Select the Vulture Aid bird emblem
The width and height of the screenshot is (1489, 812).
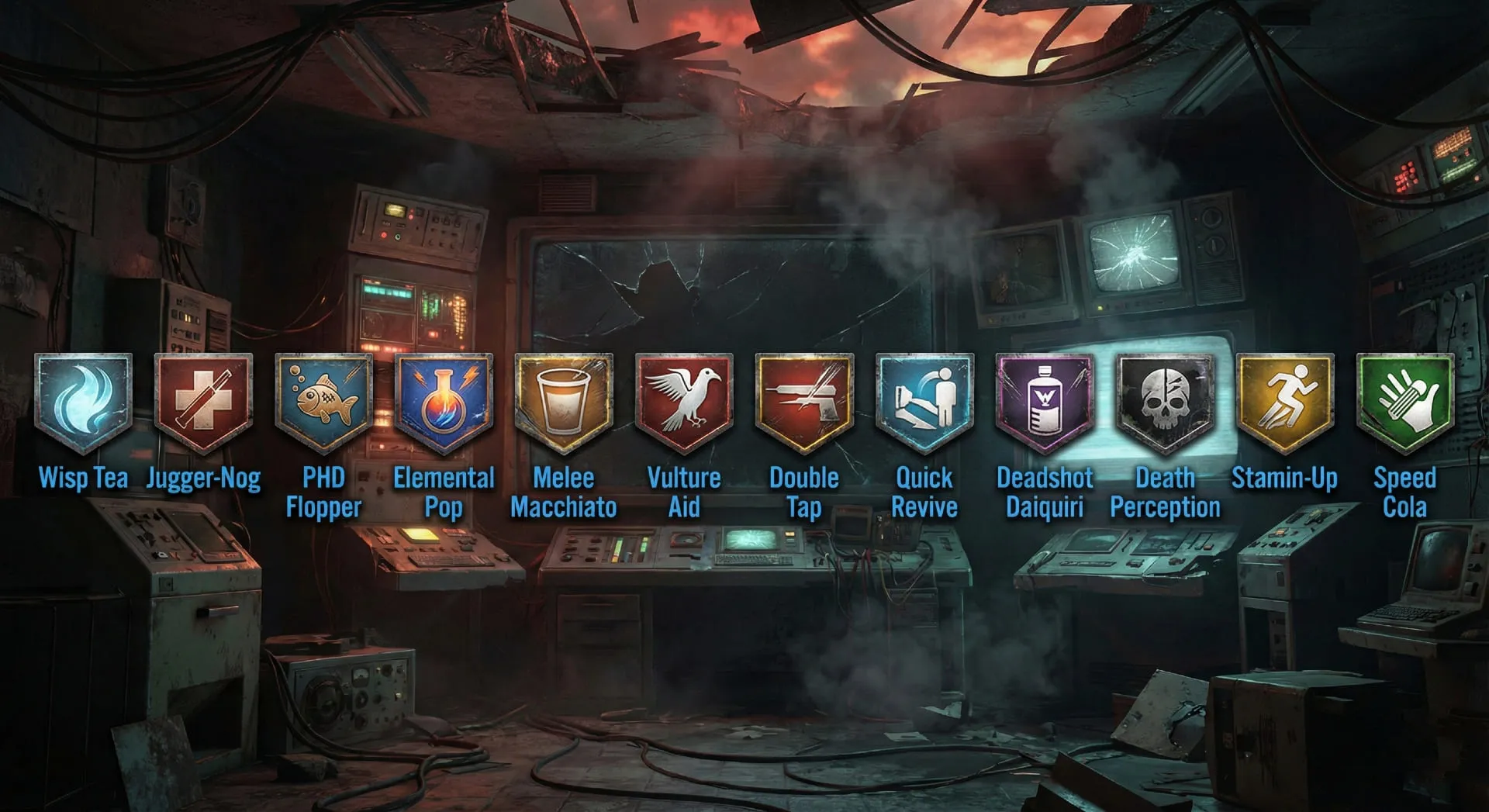coord(684,399)
